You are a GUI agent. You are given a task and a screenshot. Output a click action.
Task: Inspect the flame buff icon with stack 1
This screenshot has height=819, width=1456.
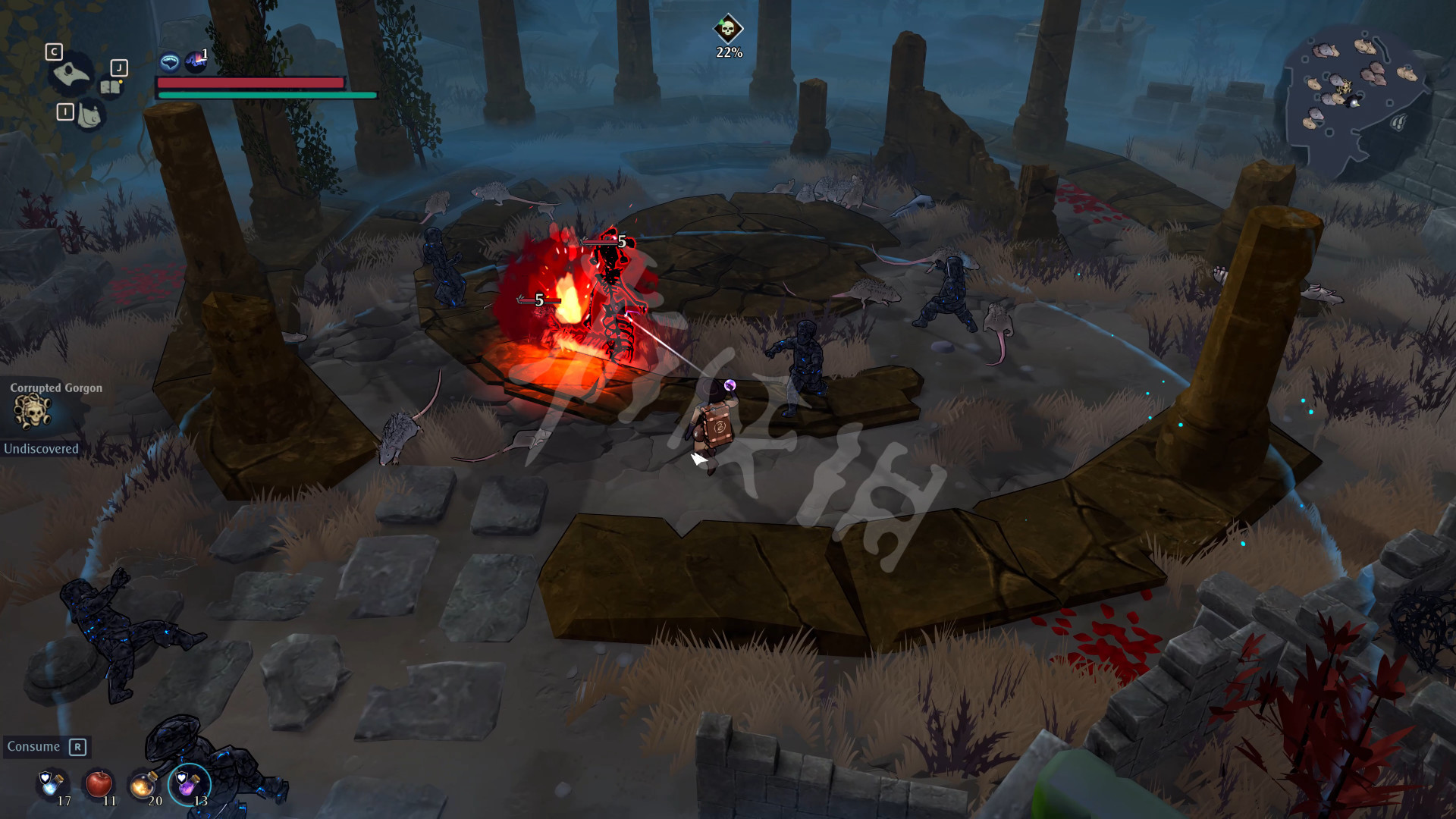point(196,60)
